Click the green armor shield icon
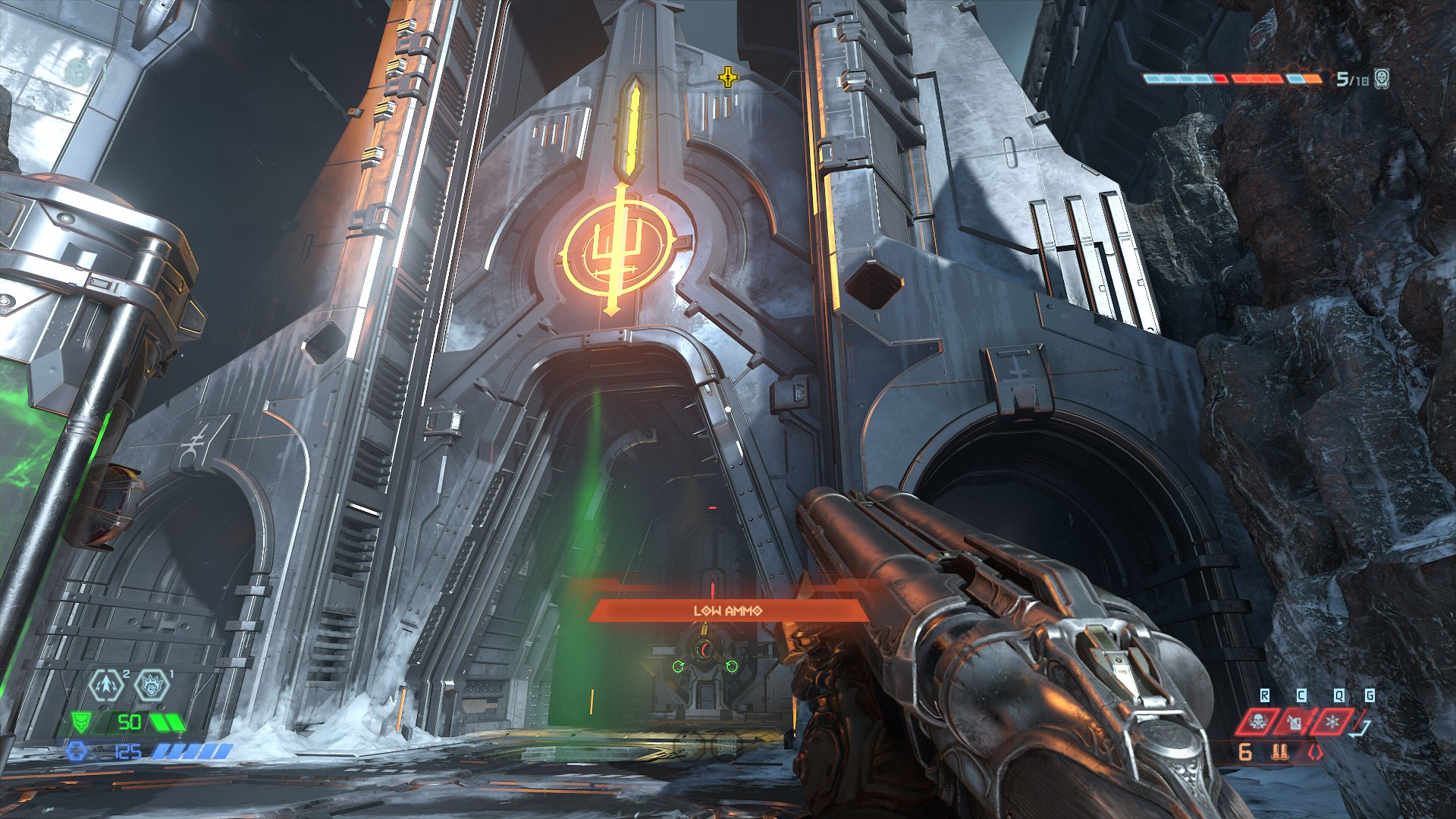 (81, 723)
